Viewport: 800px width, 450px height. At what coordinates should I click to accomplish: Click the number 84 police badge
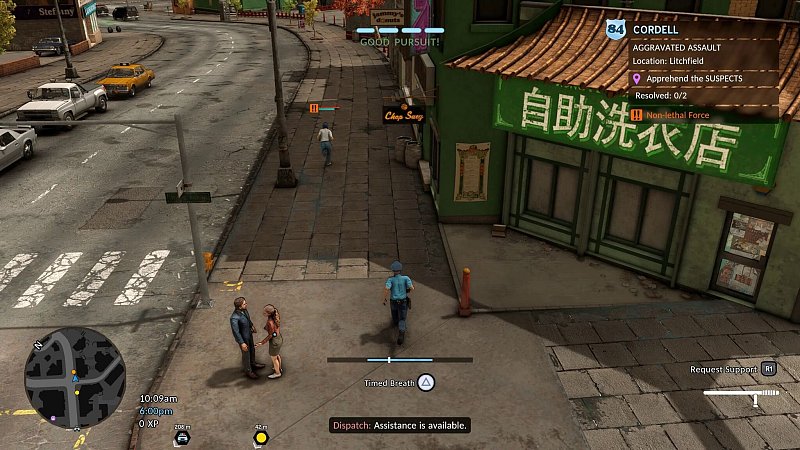(x=615, y=31)
